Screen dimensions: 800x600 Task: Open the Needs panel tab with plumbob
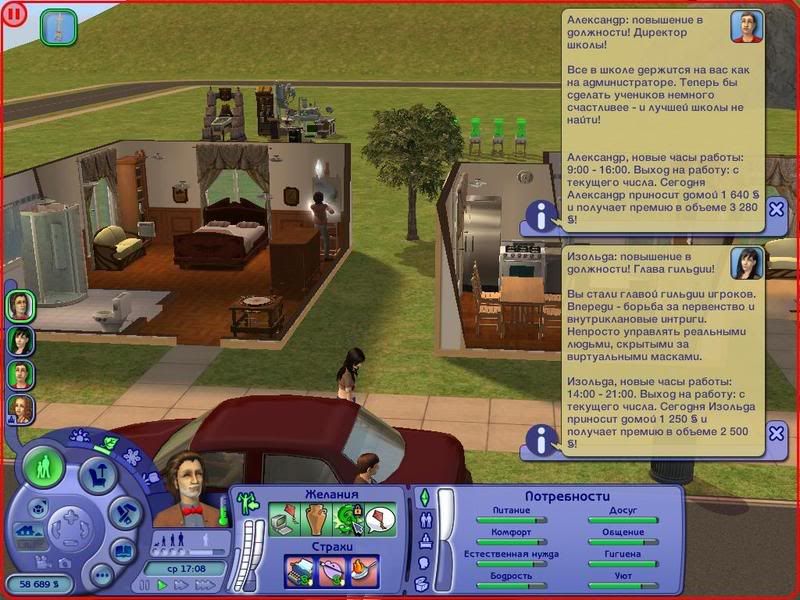coord(423,497)
